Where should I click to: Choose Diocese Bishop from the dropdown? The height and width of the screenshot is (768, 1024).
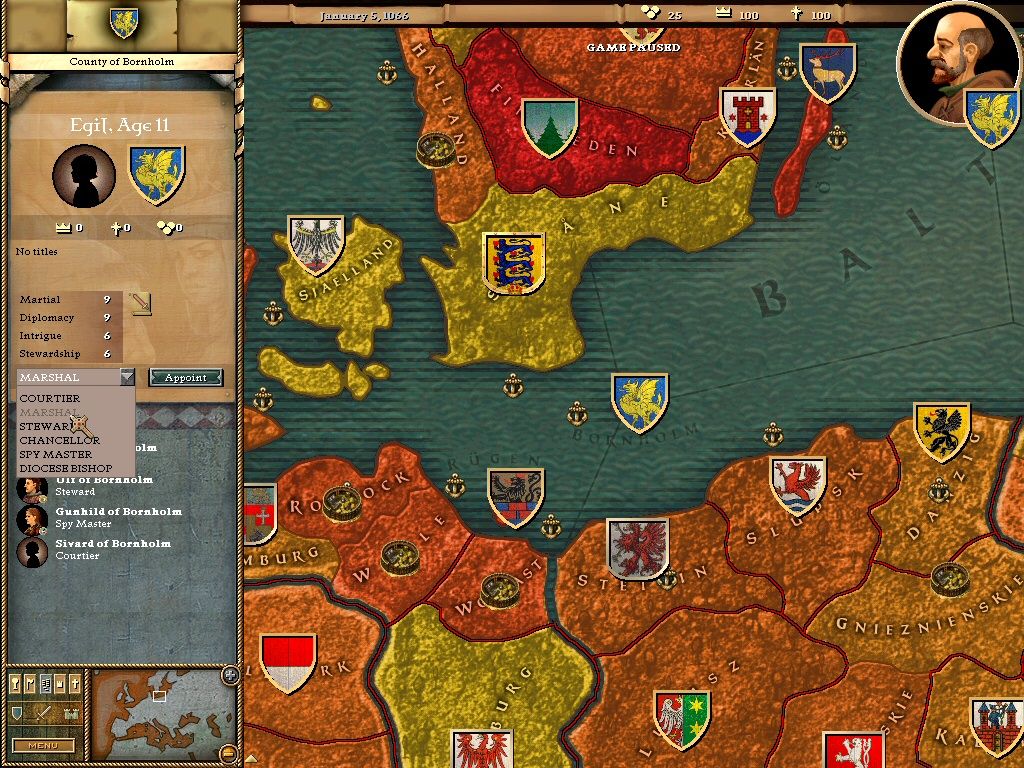pos(66,468)
